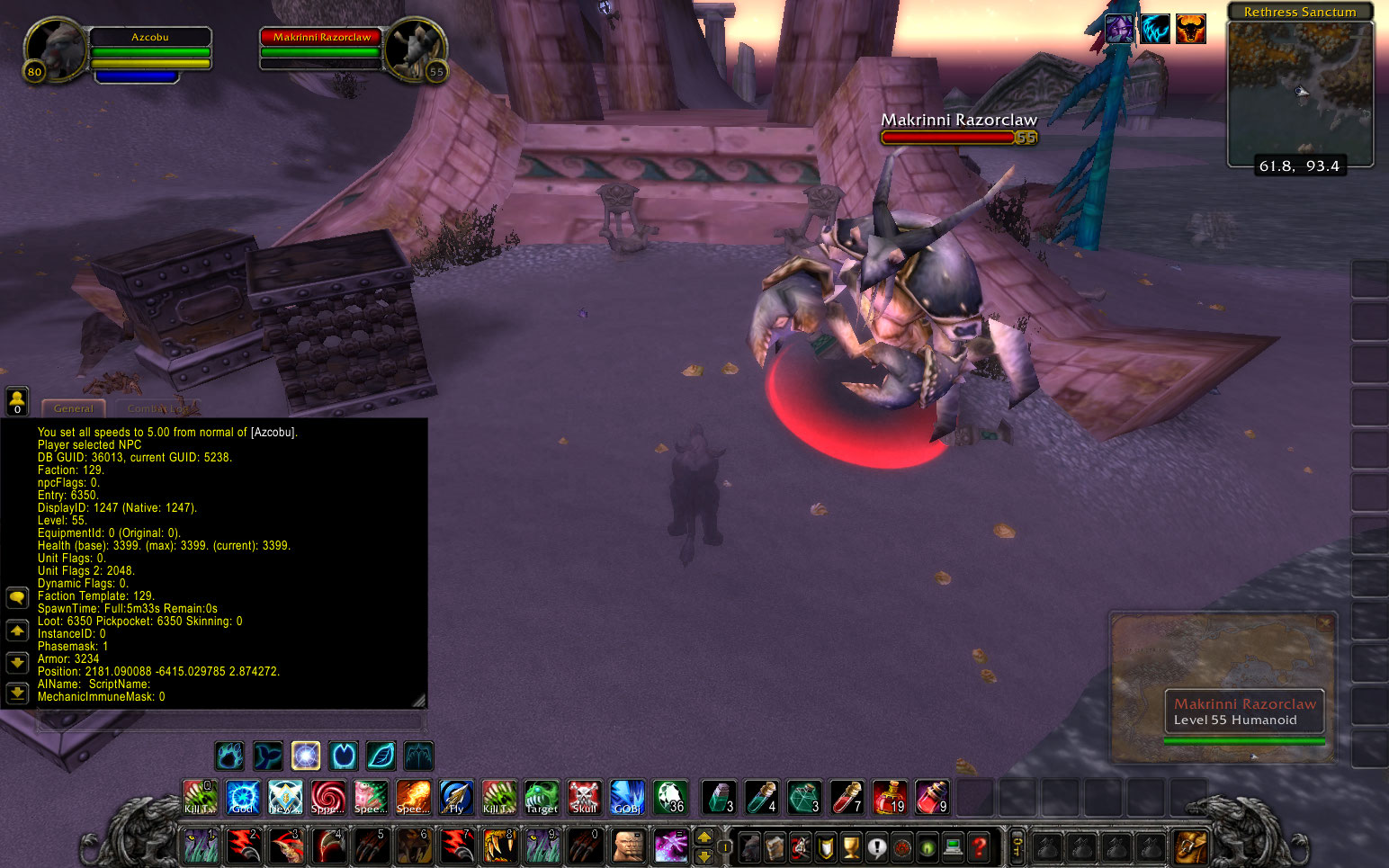Click the minimap under Rethress Sanctum
The width and height of the screenshot is (1389, 868).
1300,94
